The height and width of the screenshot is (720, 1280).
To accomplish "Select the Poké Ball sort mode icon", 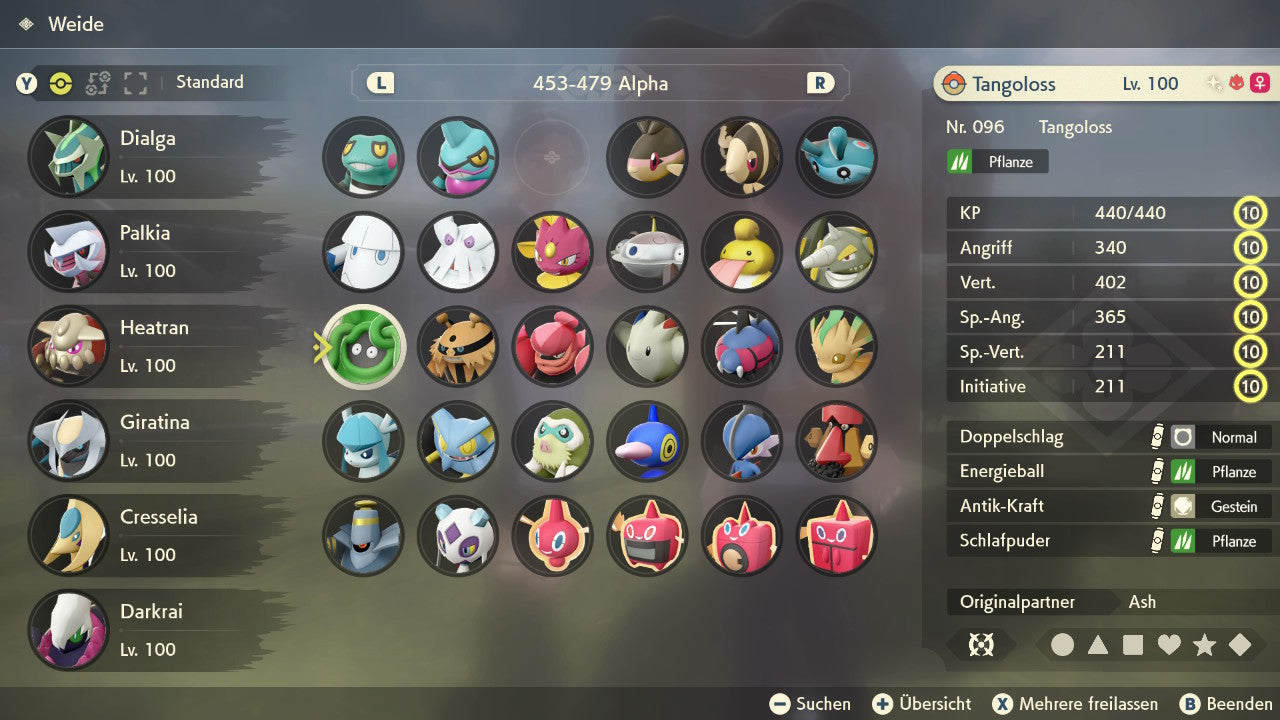I will (61, 83).
